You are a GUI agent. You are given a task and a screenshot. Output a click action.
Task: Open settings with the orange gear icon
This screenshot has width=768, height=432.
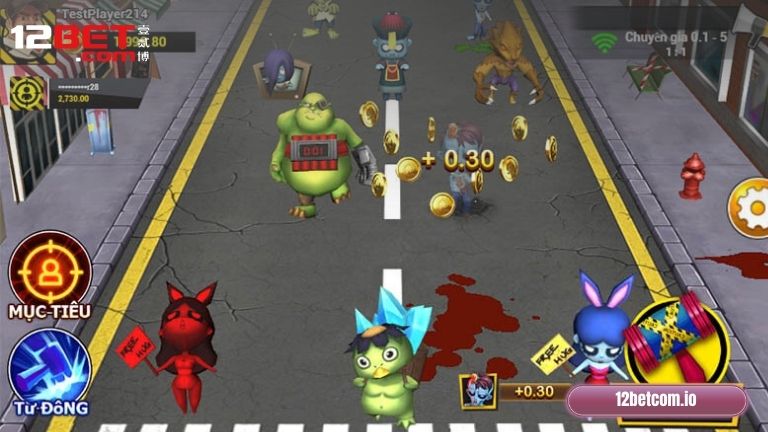[752, 207]
